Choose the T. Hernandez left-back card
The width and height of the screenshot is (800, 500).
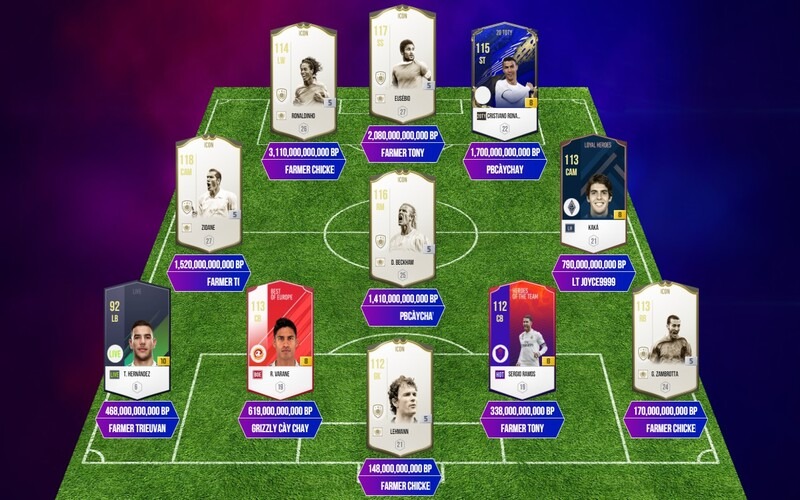tap(137, 340)
